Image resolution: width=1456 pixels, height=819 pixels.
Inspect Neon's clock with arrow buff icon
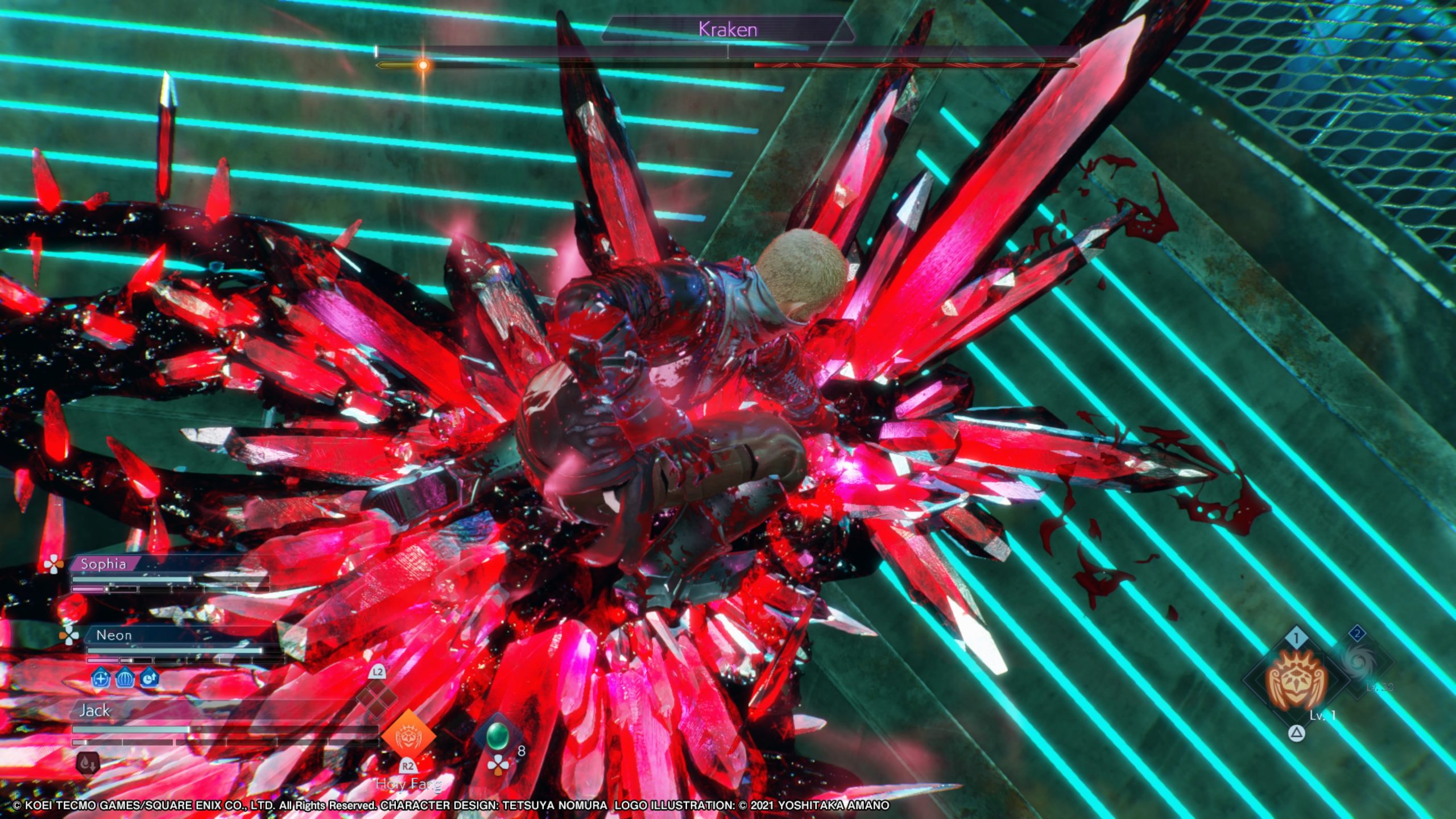tap(150, 679)
